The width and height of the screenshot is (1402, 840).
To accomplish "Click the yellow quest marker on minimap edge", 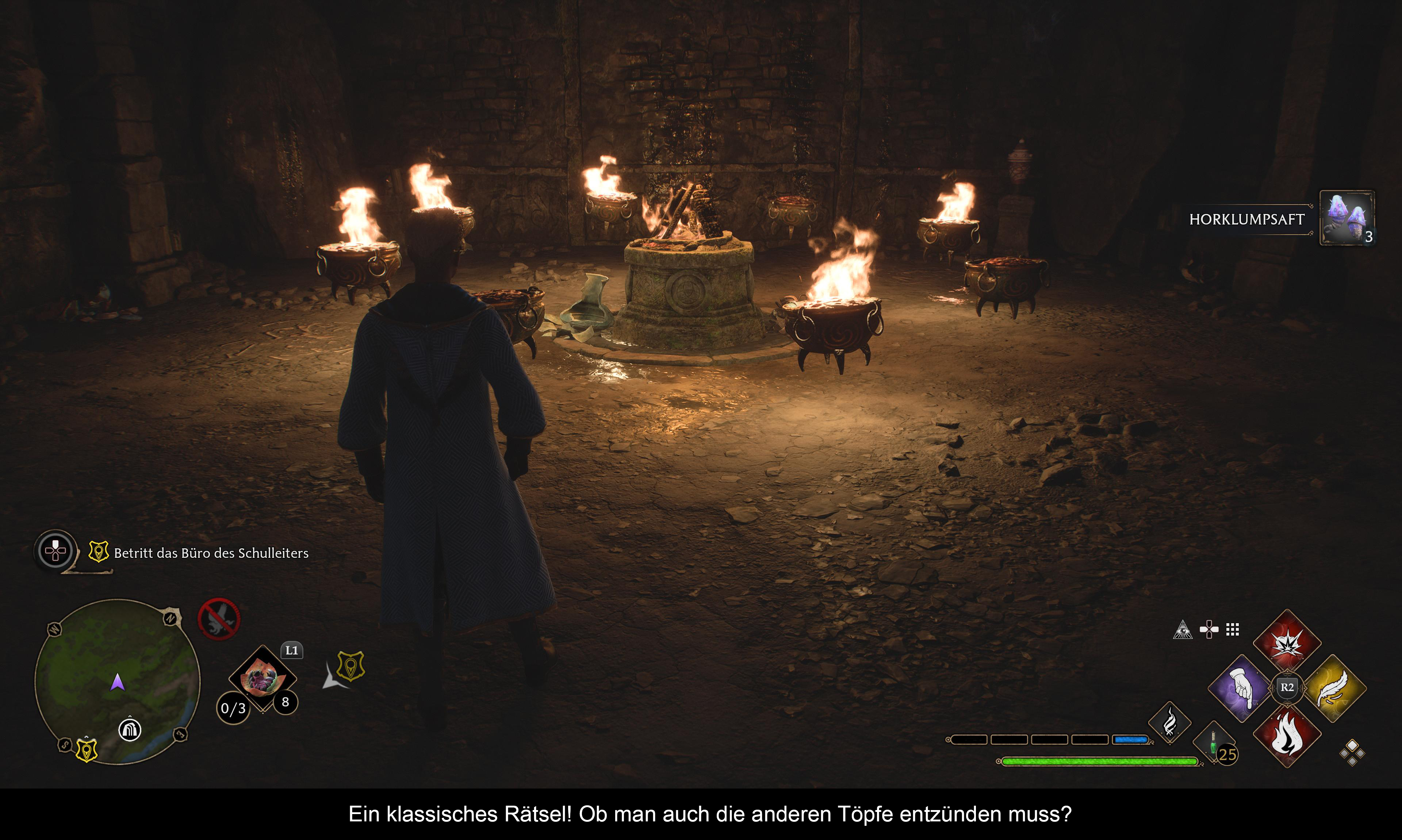I will (87, 750).
